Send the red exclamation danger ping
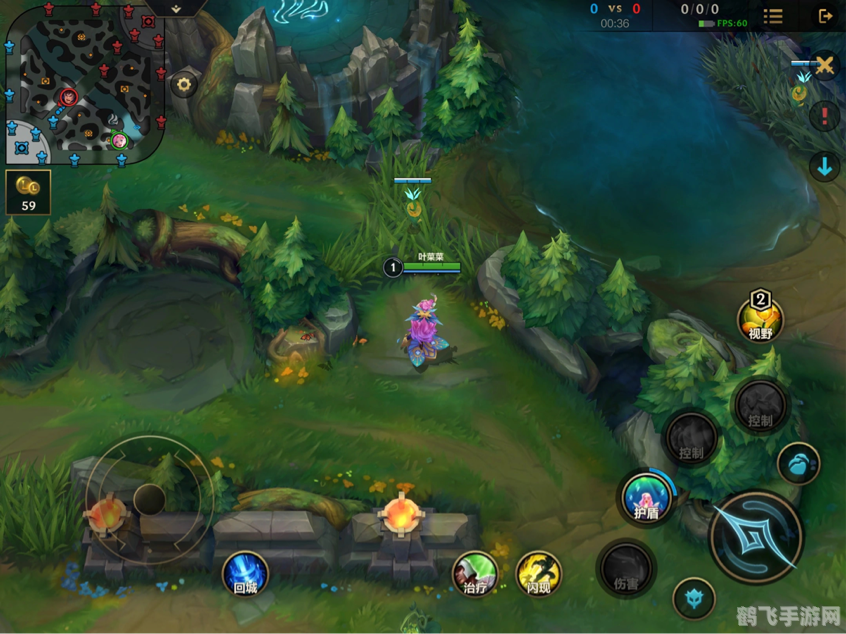Image resolution: width=846 pixels, height=634 pixels. (x=824, y=116)
